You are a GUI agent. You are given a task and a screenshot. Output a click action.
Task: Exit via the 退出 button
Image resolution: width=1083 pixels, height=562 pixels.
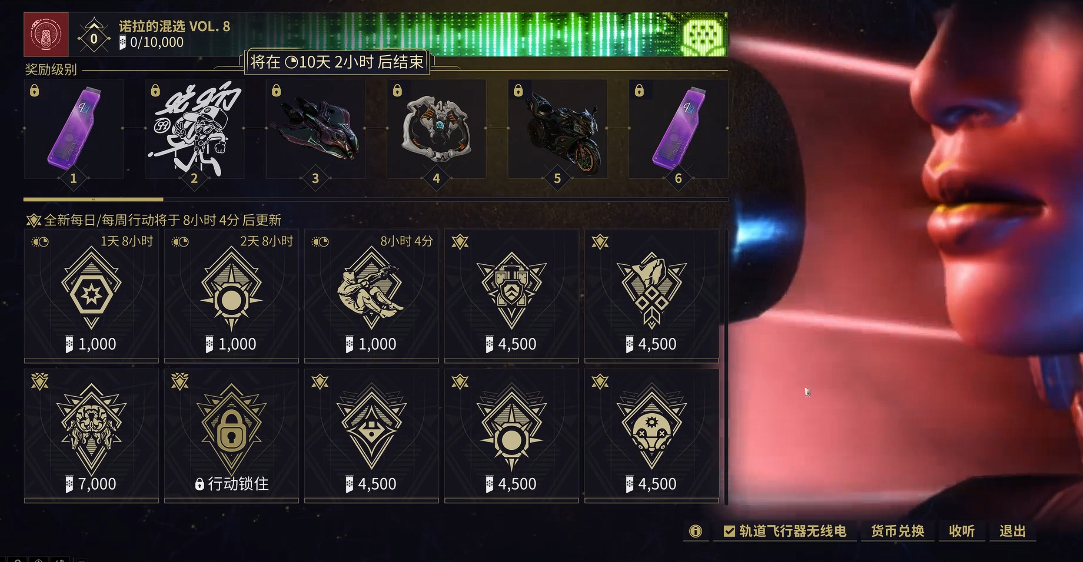(x=1013, y=531)
